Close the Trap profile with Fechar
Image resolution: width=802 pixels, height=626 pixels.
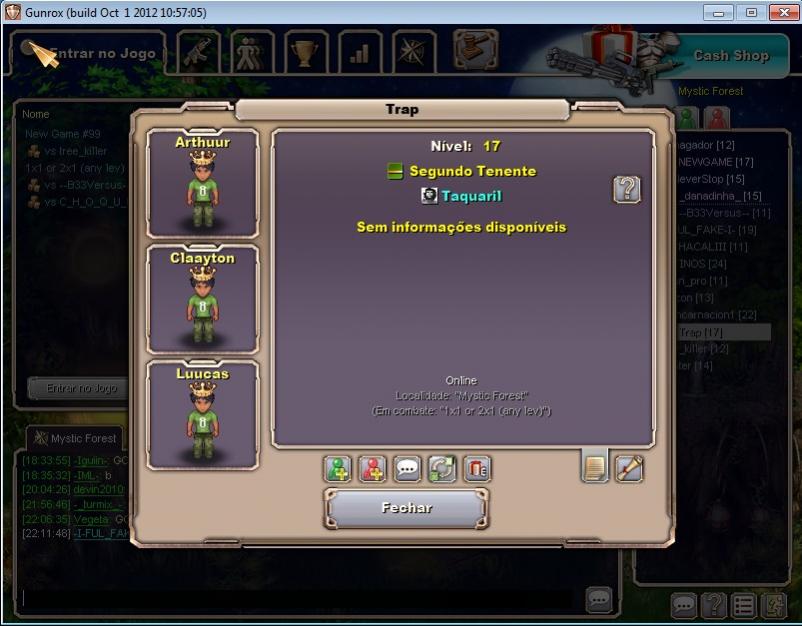(406, 508)
